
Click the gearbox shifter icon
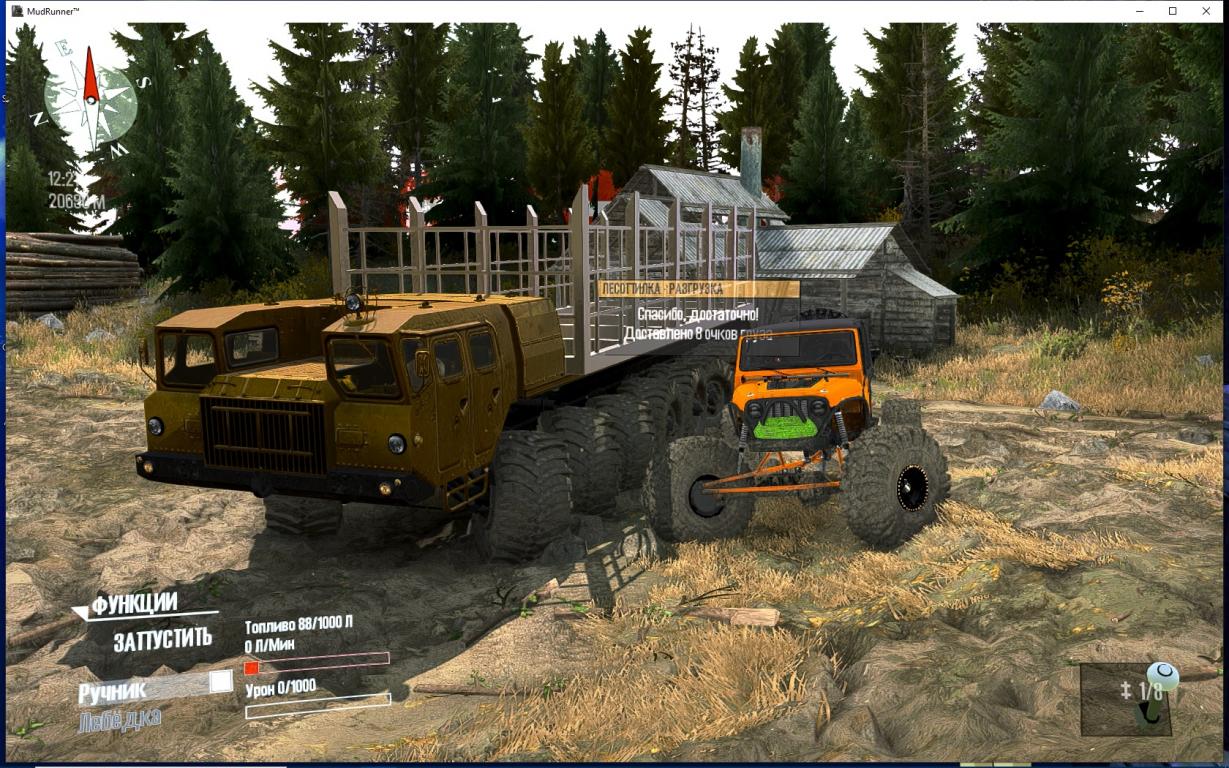(1158, 692)
